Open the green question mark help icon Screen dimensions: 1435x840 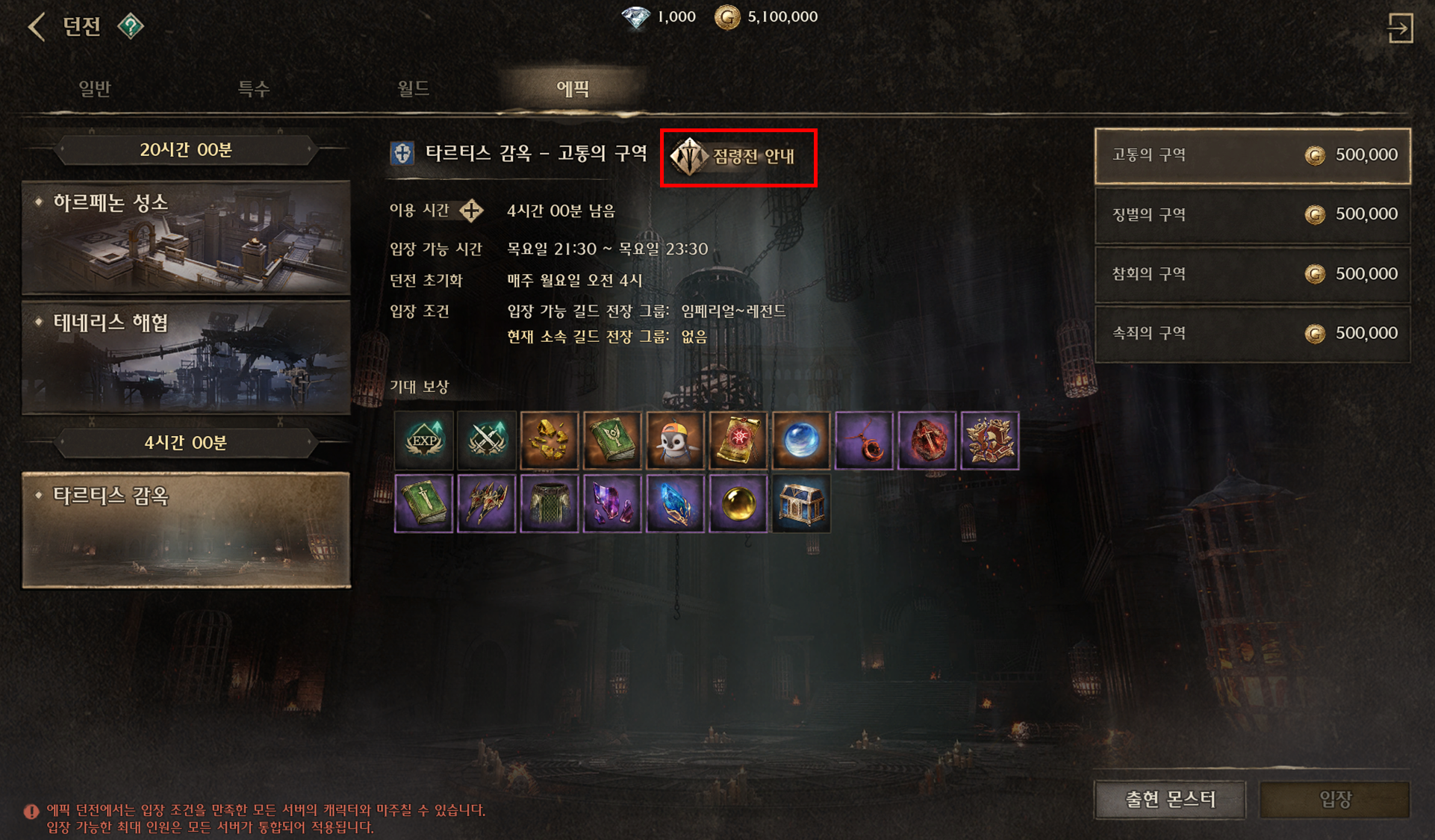click(x=130, y=27)
